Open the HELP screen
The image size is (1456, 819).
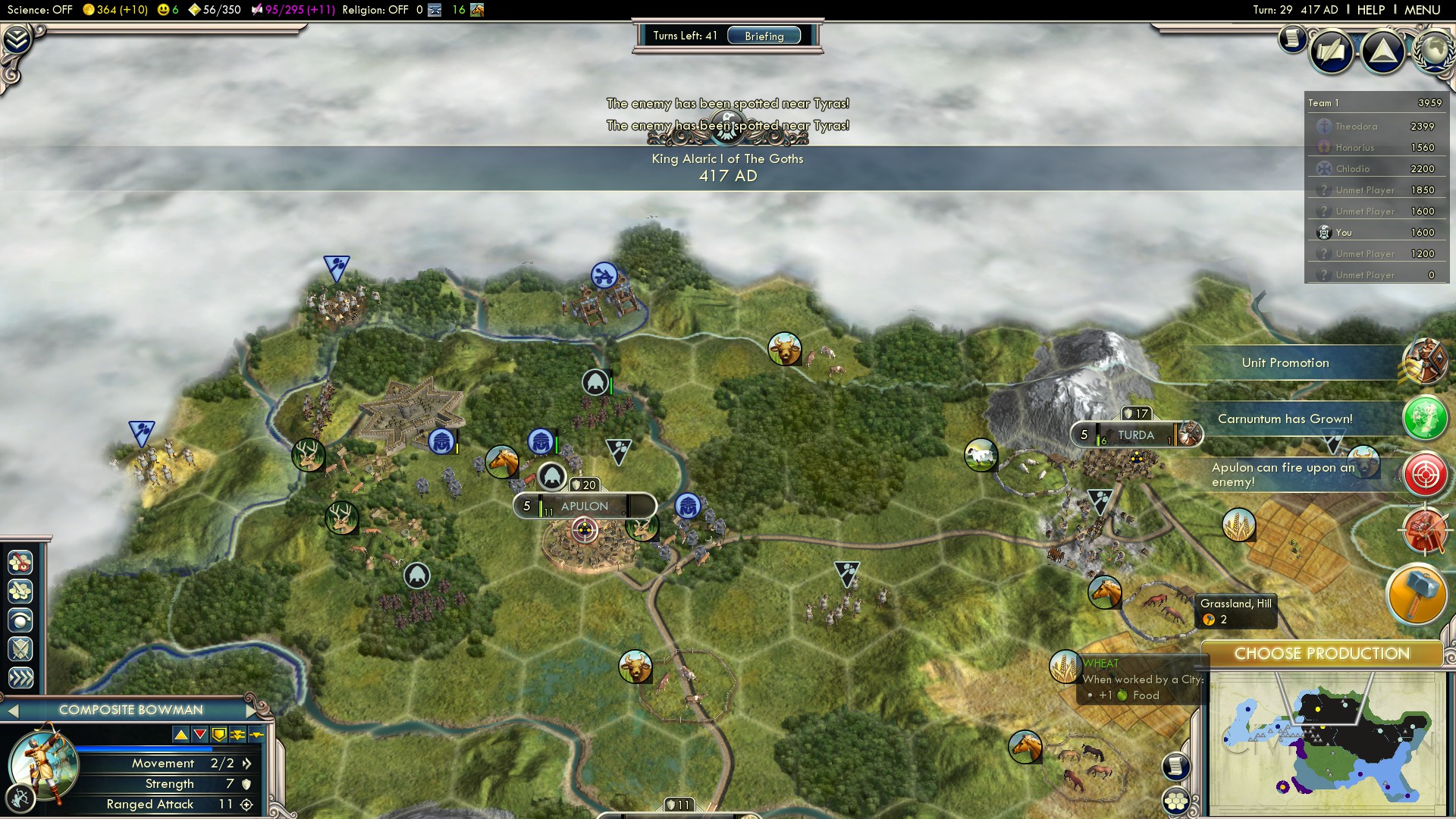[1370, 10]
